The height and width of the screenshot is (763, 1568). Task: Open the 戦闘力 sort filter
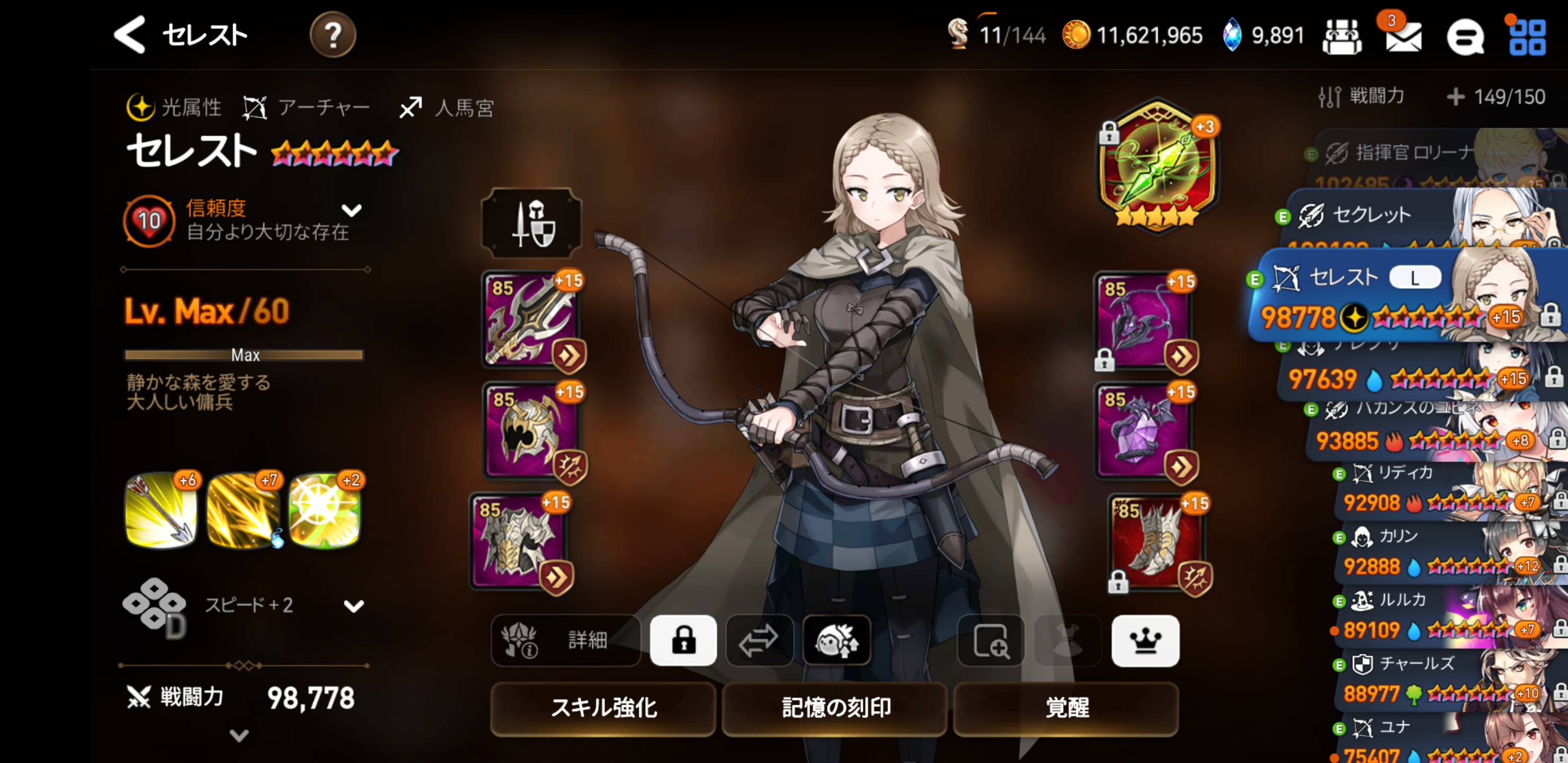1362,96
